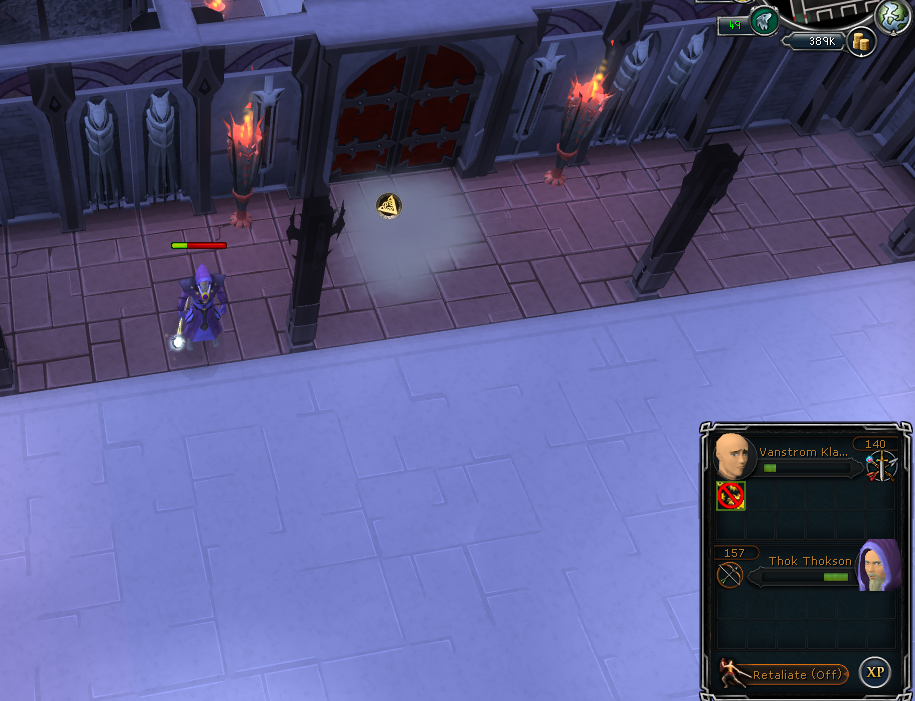
Task: Inspect the red-crossed debuff icon
Action: tap(731, 496)
